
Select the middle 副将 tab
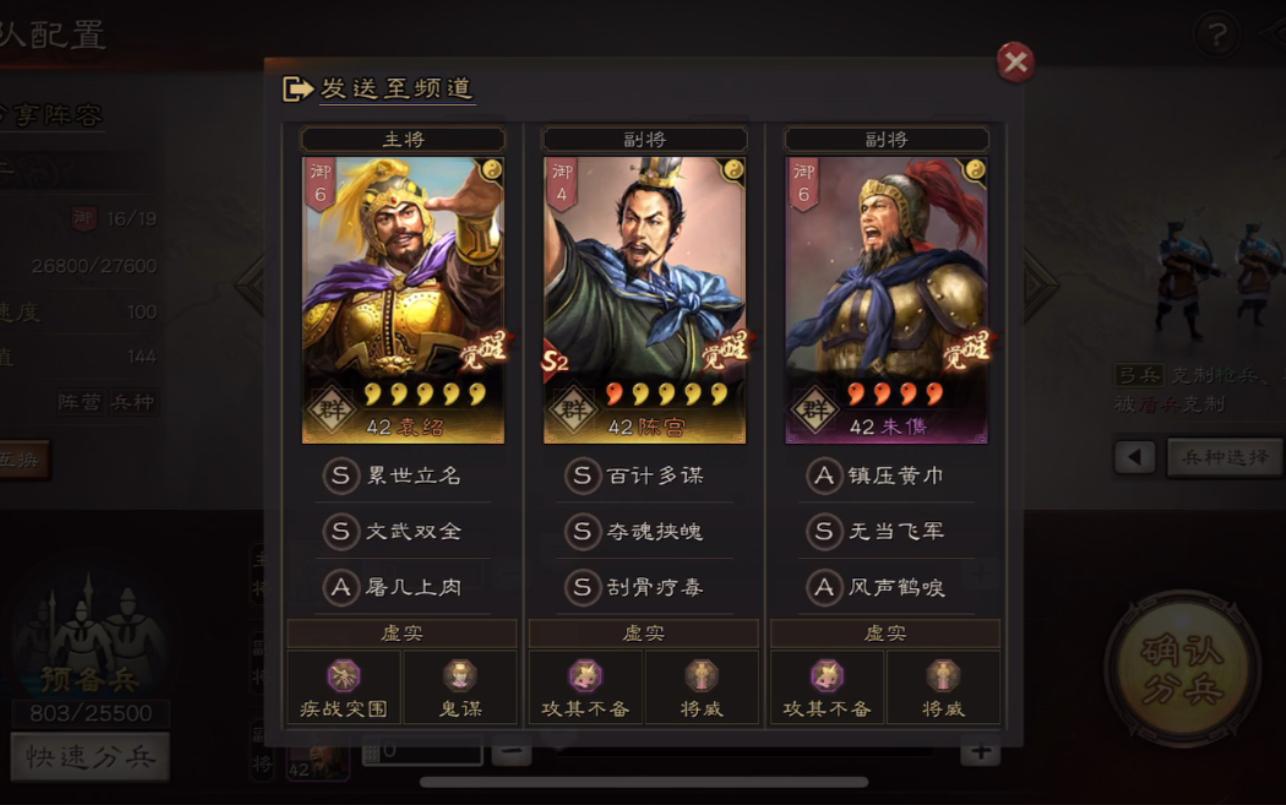(x=644, y=139)
